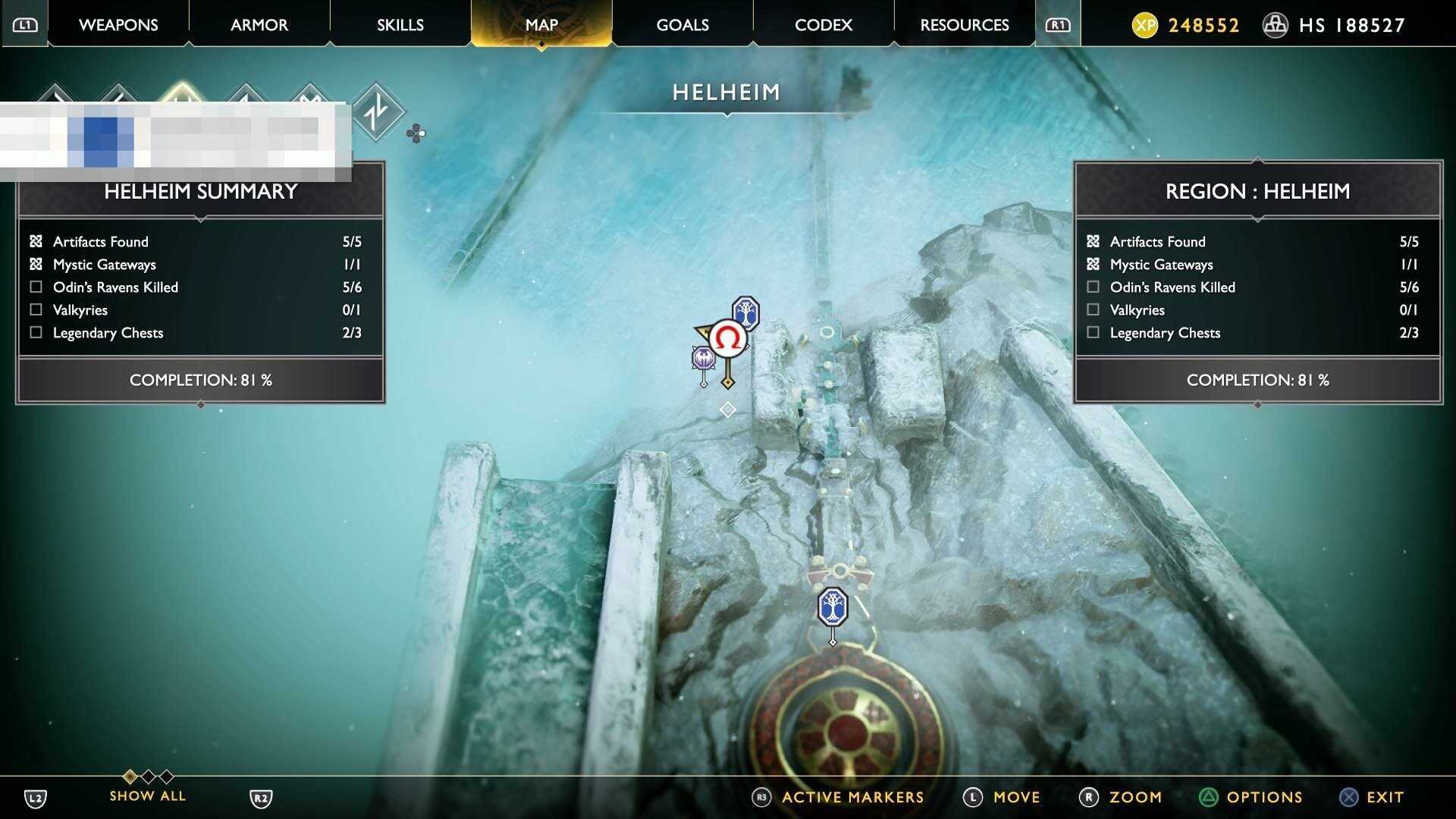Check Legendary Chests in Region Helheim panel
1456x819 pixels.
(1093, 332)
